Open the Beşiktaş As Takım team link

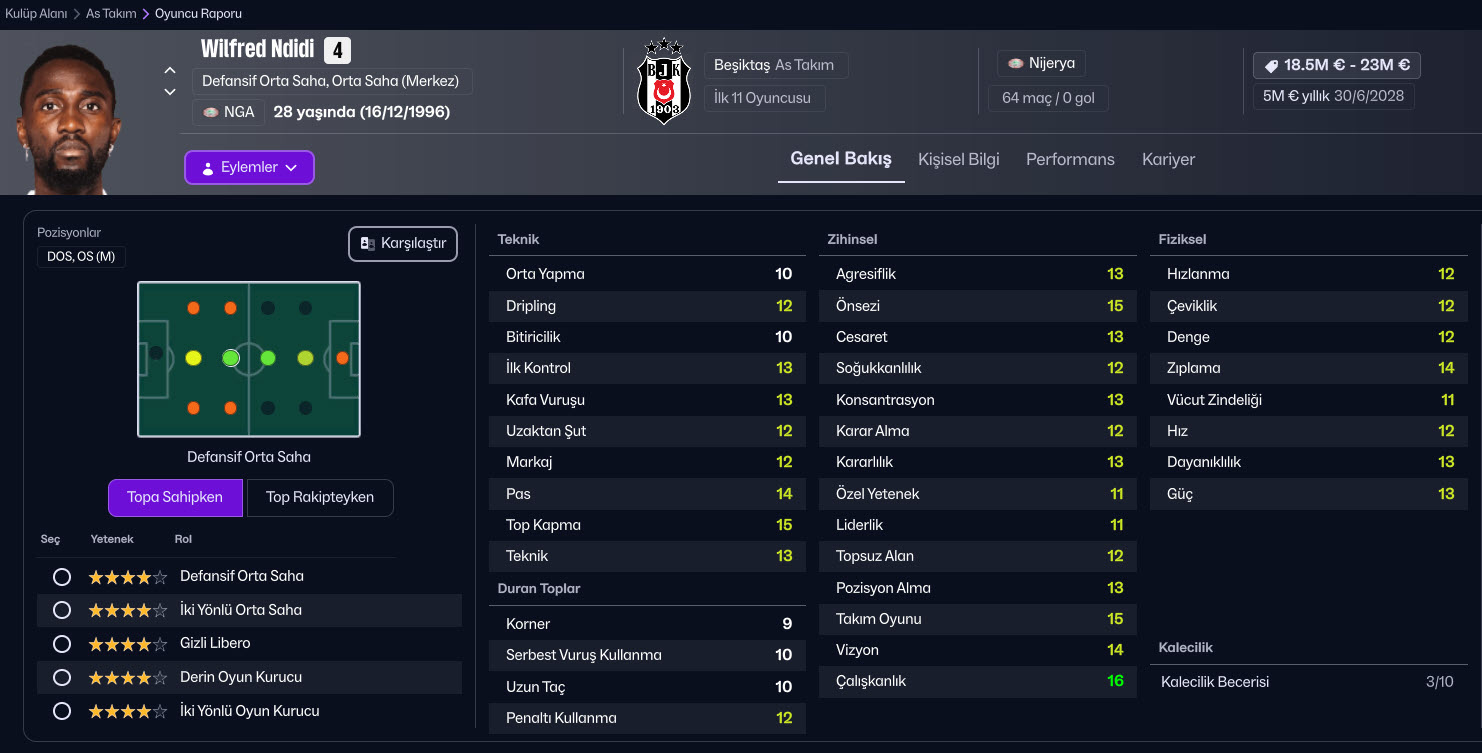[774, 65]
